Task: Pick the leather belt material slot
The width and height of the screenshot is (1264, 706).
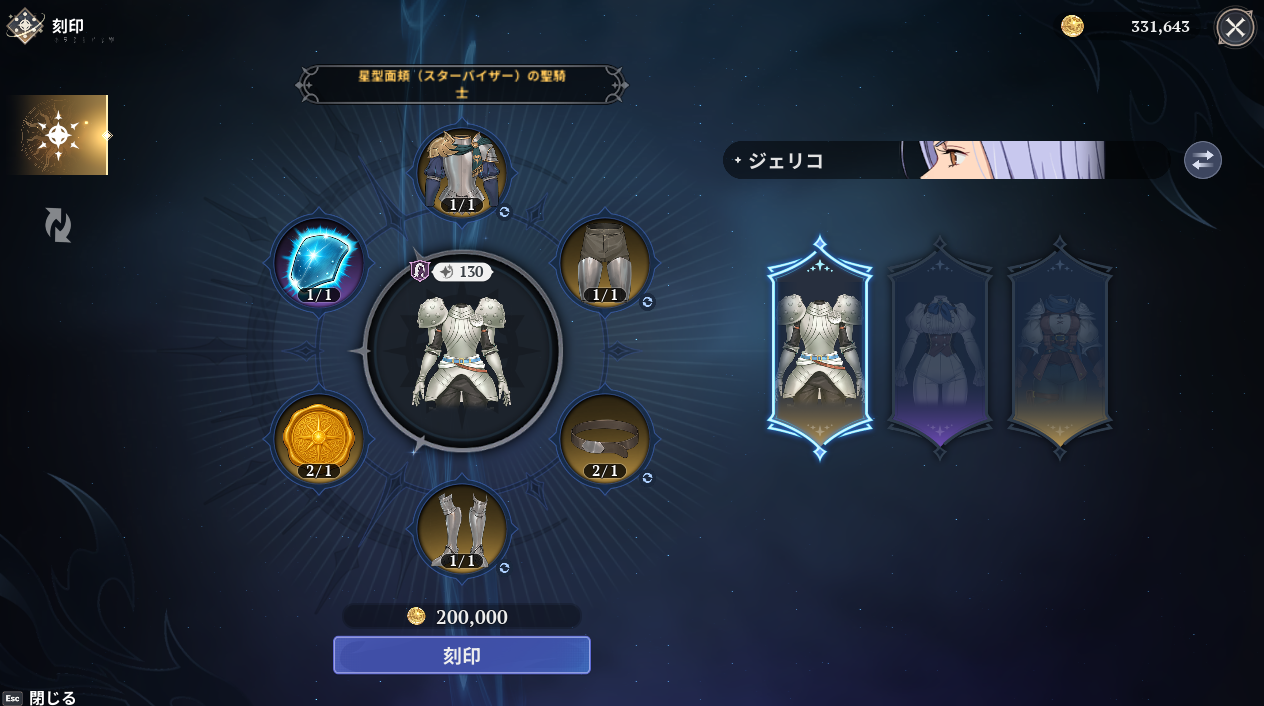Action: click(604, 439)
